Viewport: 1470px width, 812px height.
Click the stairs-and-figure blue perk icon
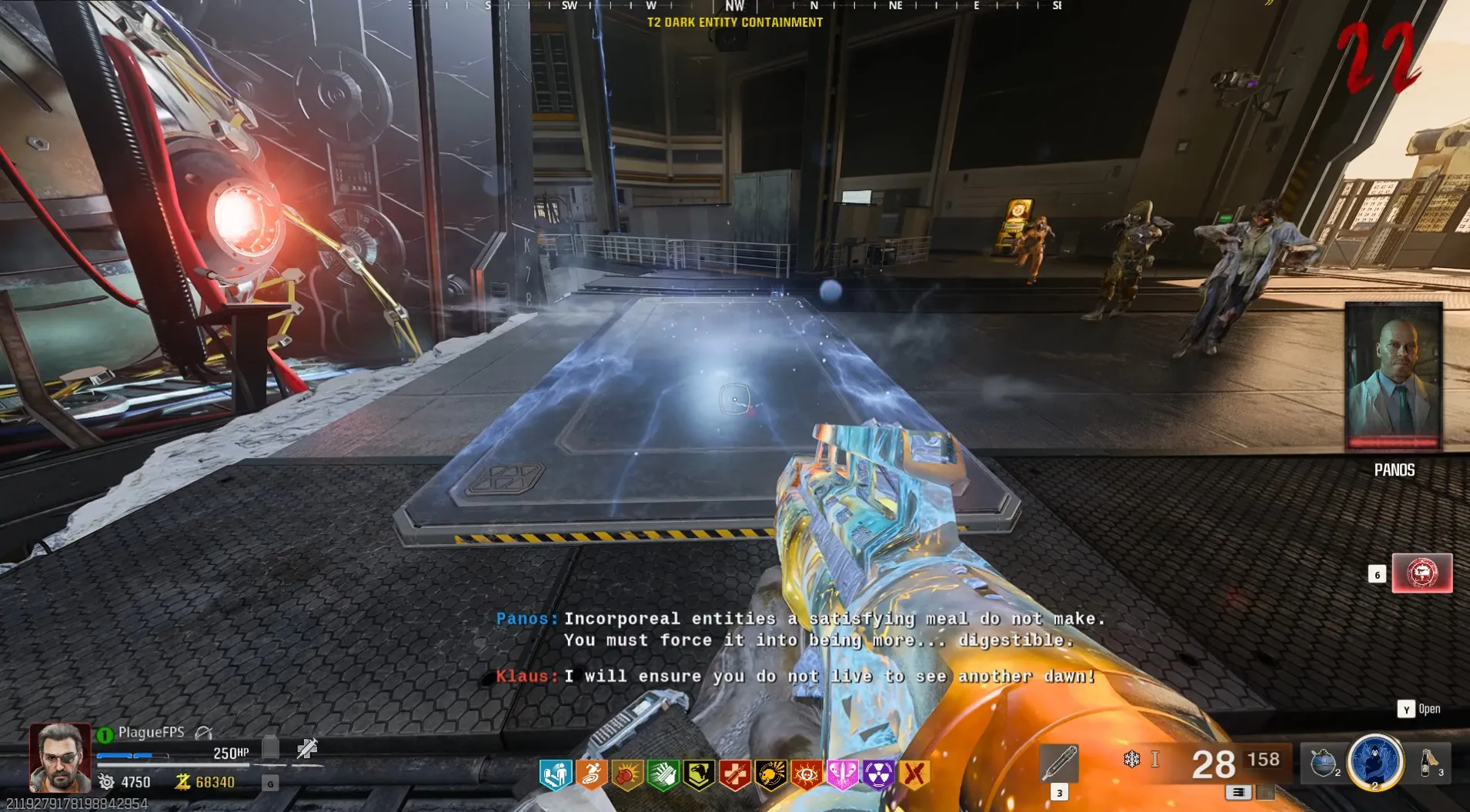[x=555, y=775]
